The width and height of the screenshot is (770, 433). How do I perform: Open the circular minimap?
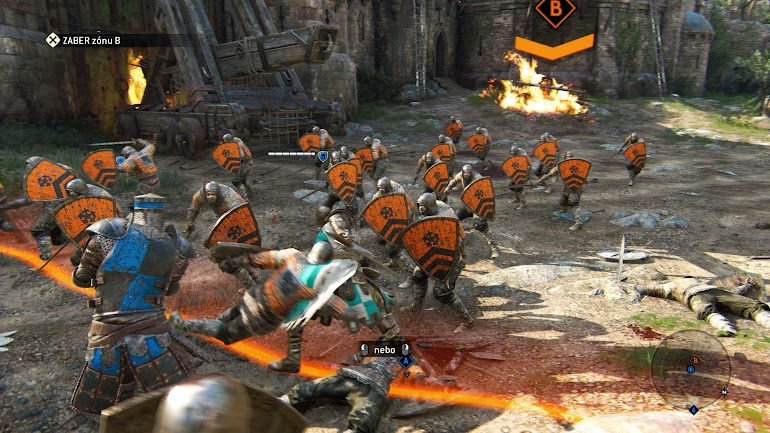(x=690, y=371)
